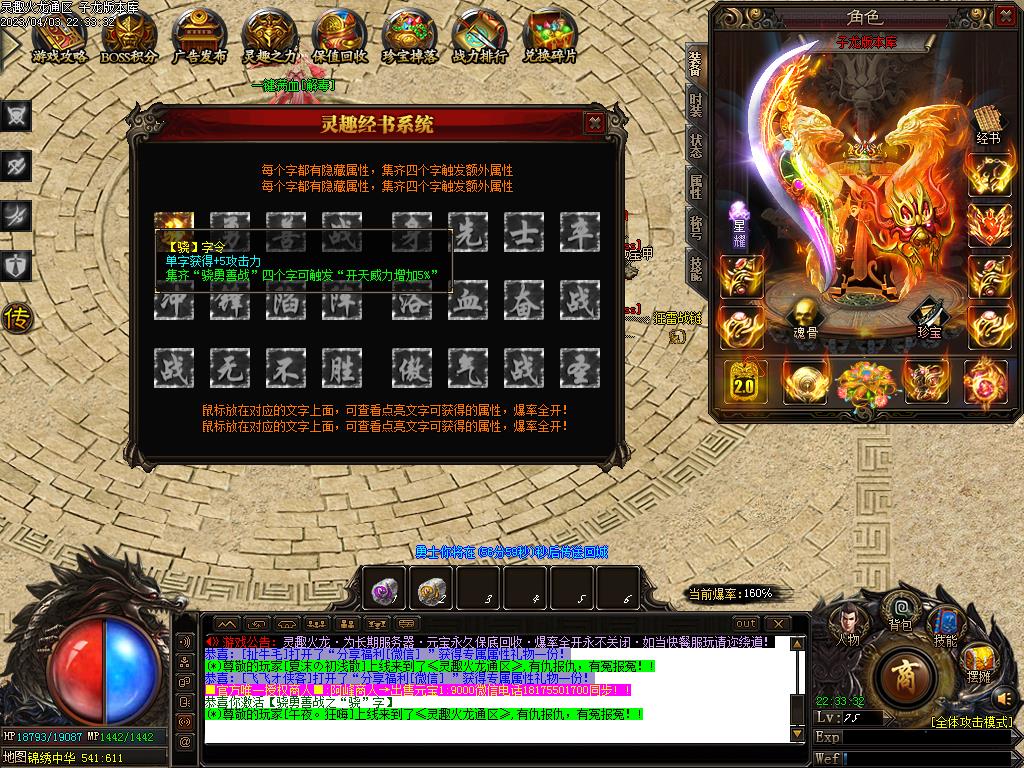Open the 摆摊 stall chest
The height and width of the screenshot is (768, 1024).
point(977,662)
